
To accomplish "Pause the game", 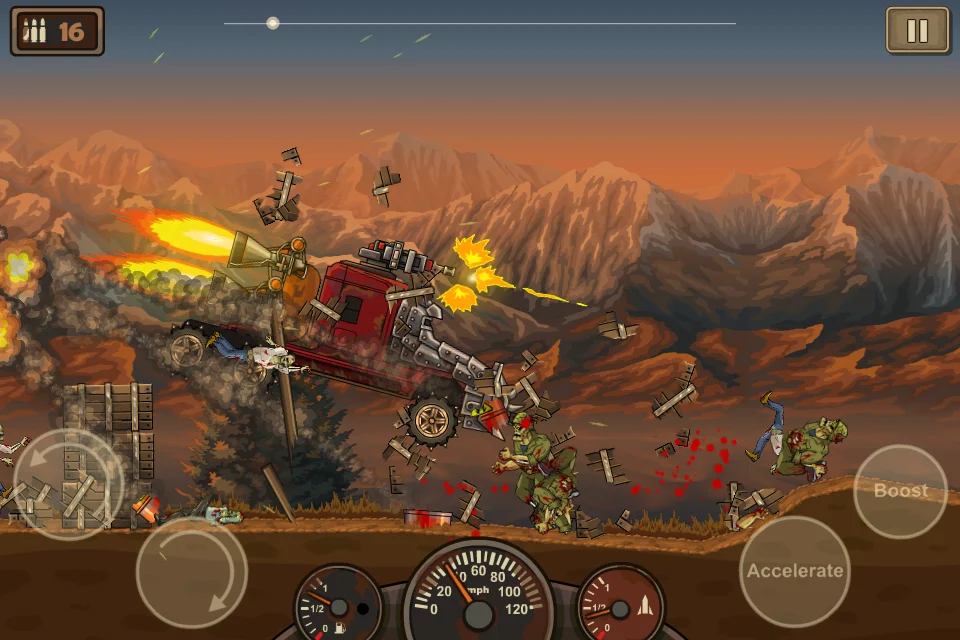I will click(x=917, y=31).
